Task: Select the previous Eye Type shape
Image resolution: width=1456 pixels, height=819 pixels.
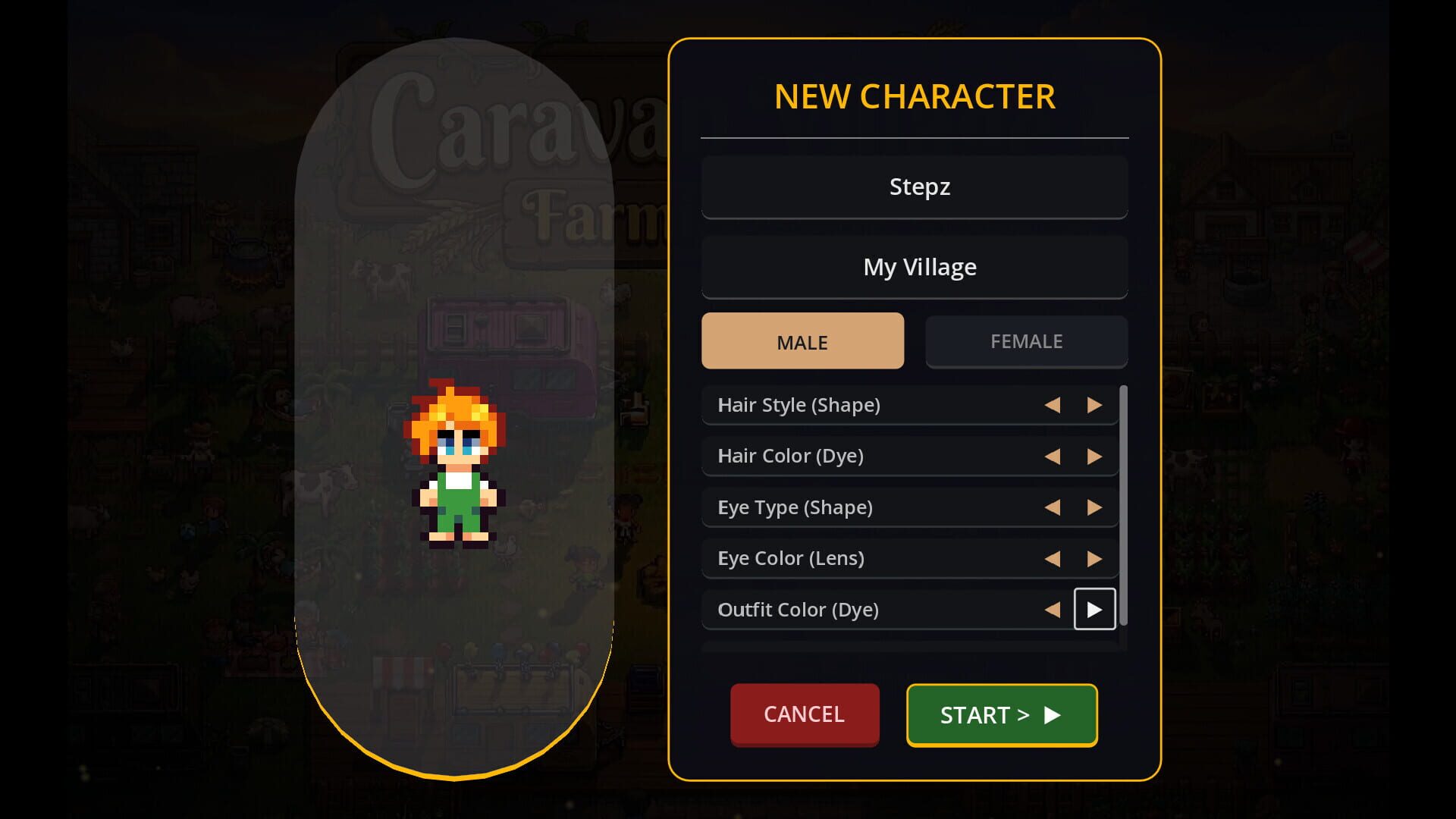Action: click(x=1053, y=507)
